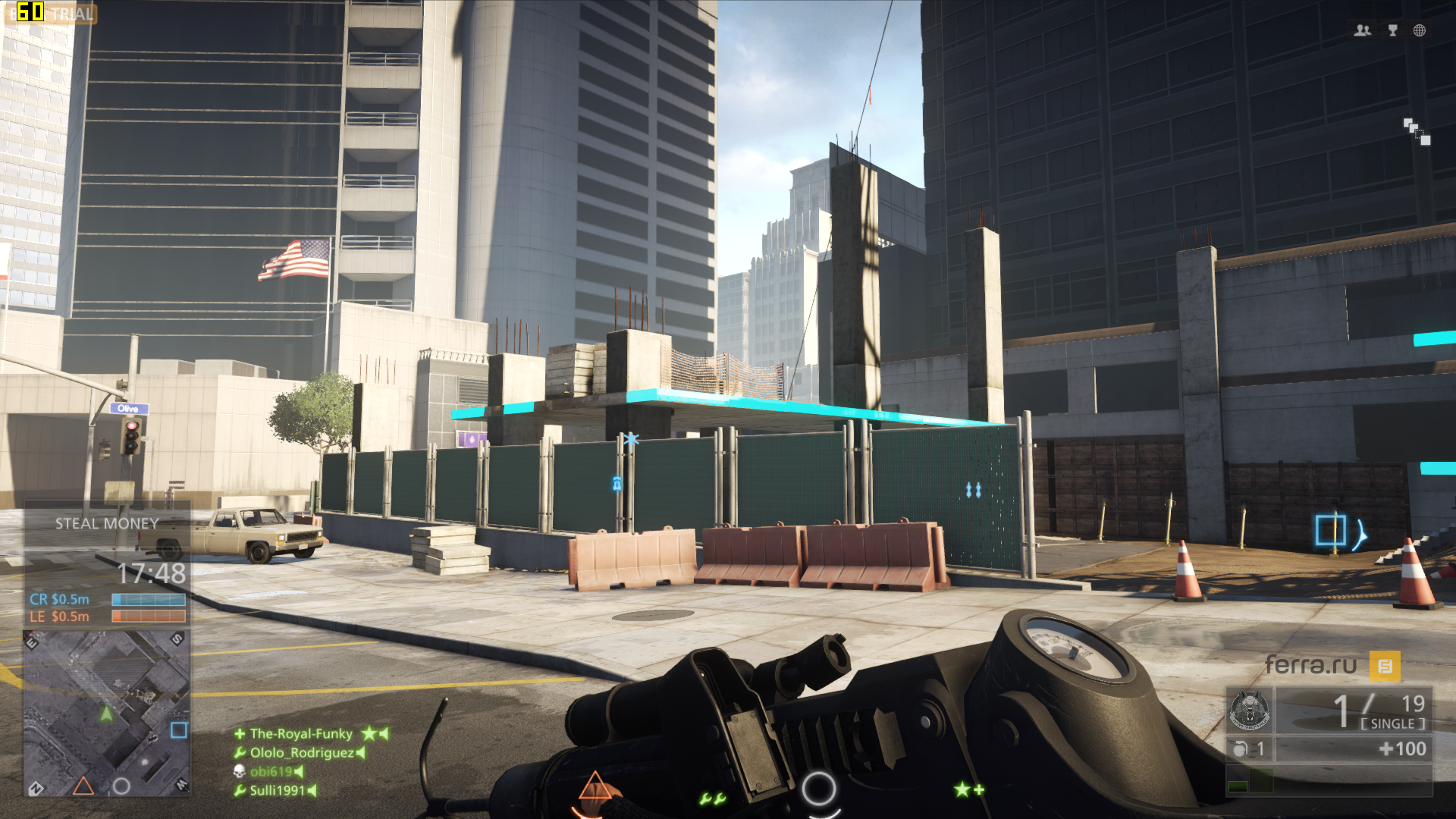Click the green wrench icons at bottom center
Image resolution: width=1456 pixels, height=819 pixels.
tap(713, 799)
